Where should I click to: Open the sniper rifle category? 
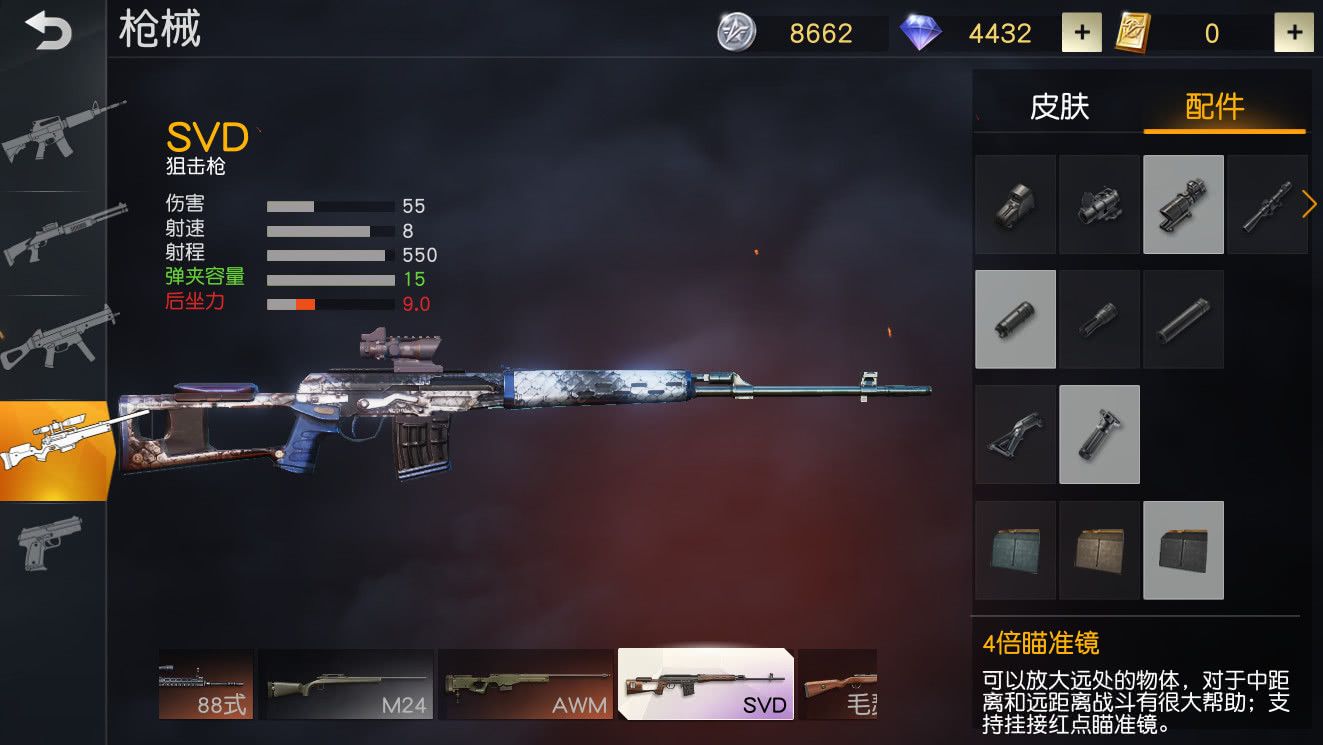(55, 449)
